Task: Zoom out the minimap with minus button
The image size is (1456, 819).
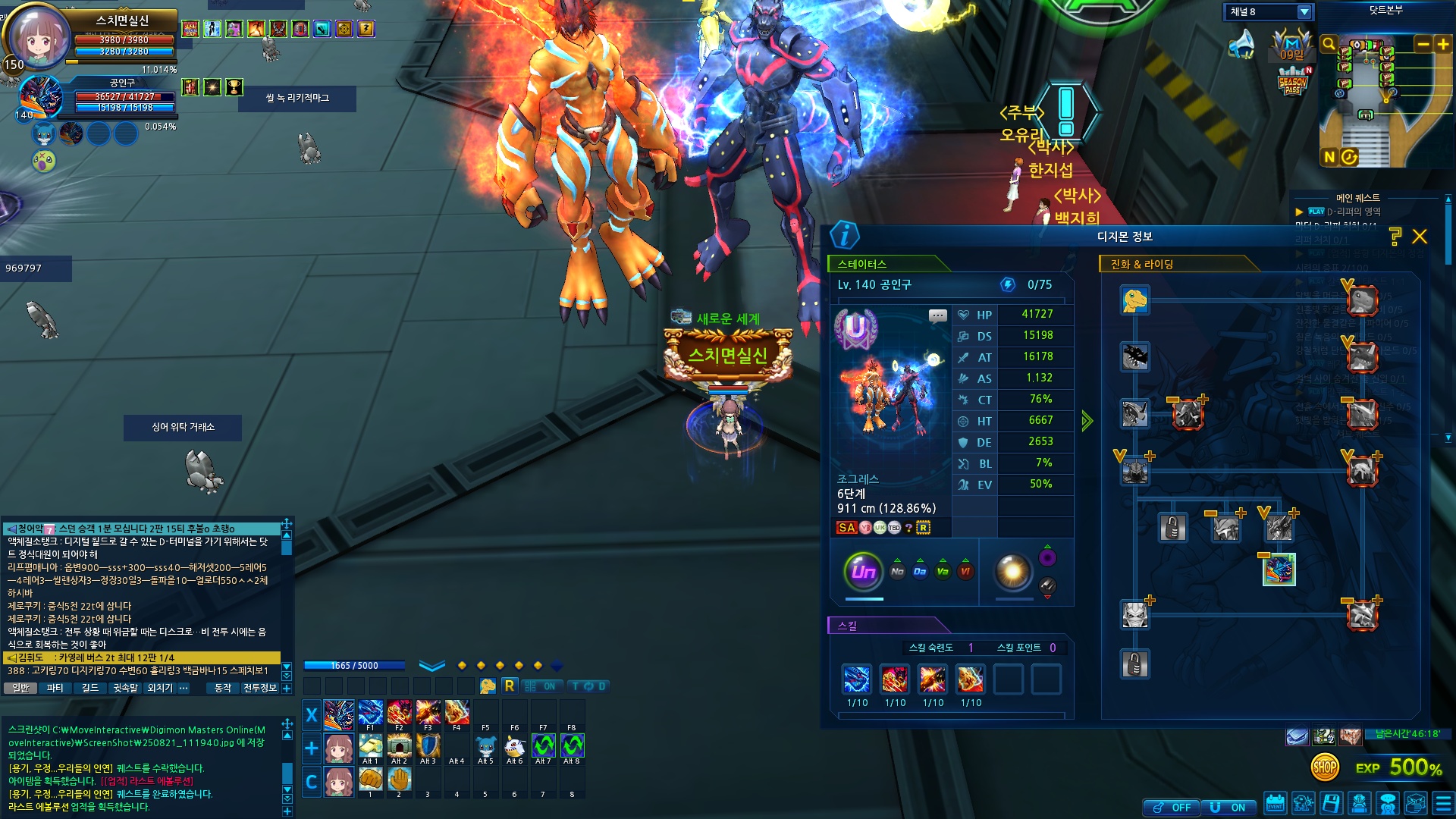Action: [x=1423, y=45]
